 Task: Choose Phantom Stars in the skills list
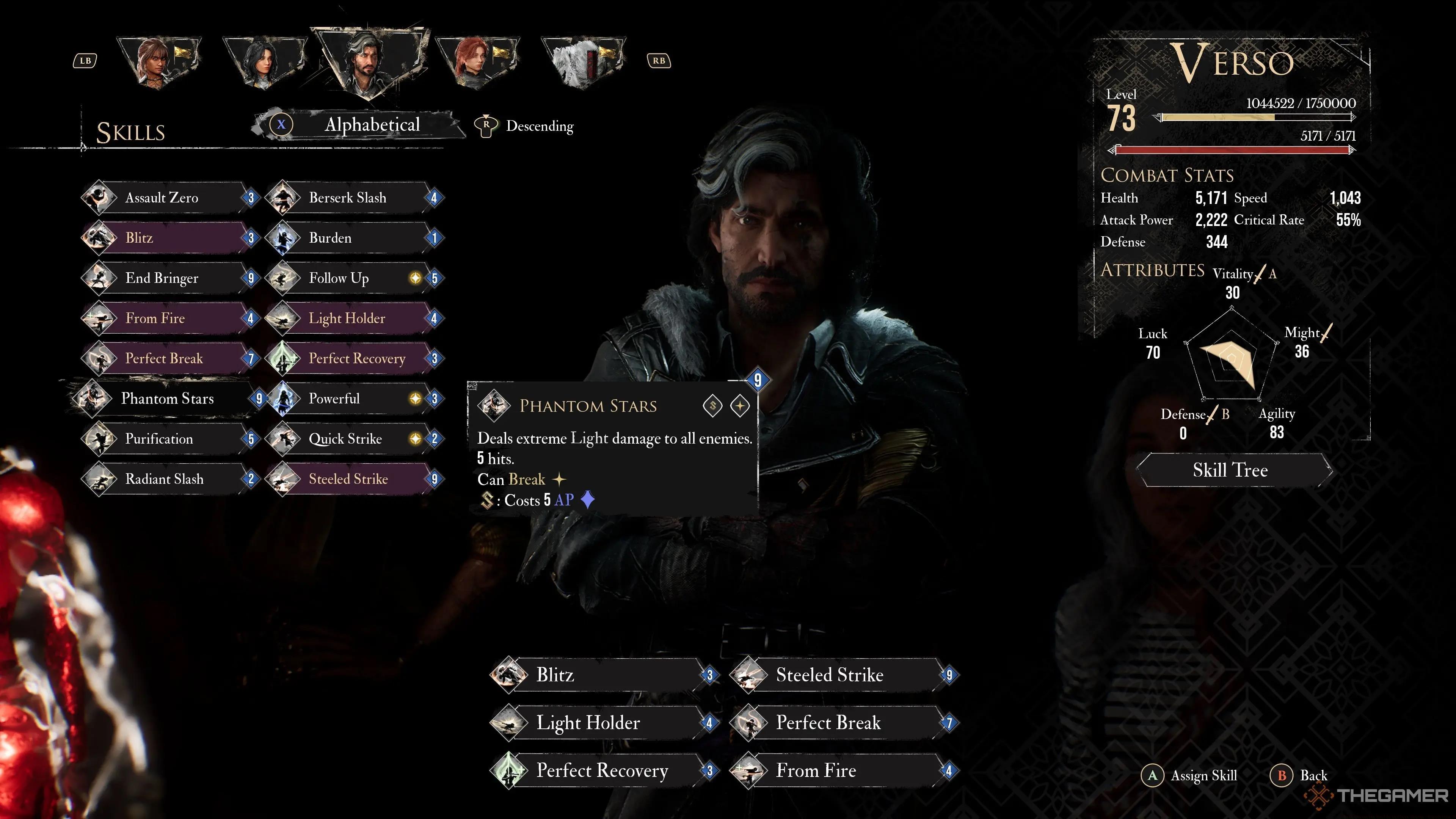tap(167, 399)
